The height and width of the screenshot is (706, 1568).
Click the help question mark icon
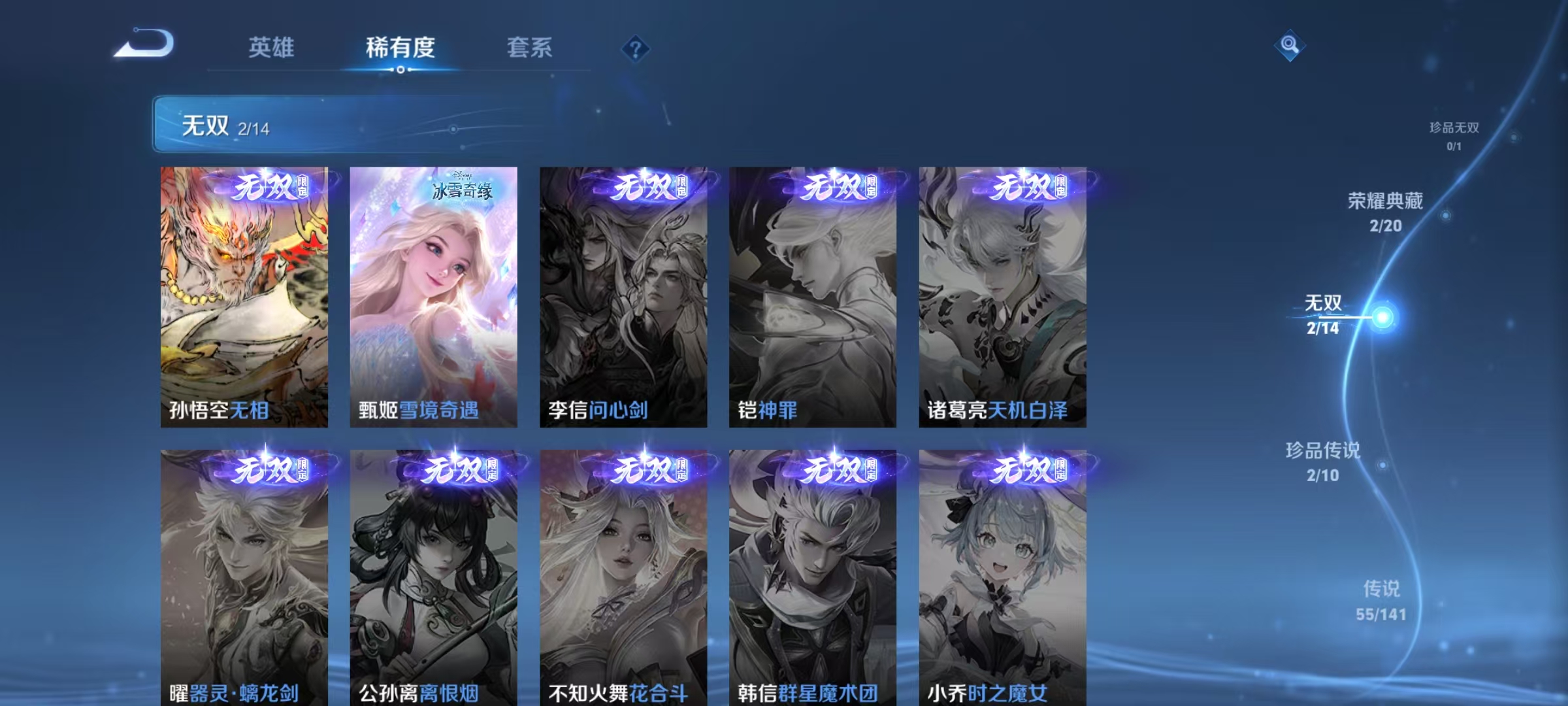[x=637, y=48]
